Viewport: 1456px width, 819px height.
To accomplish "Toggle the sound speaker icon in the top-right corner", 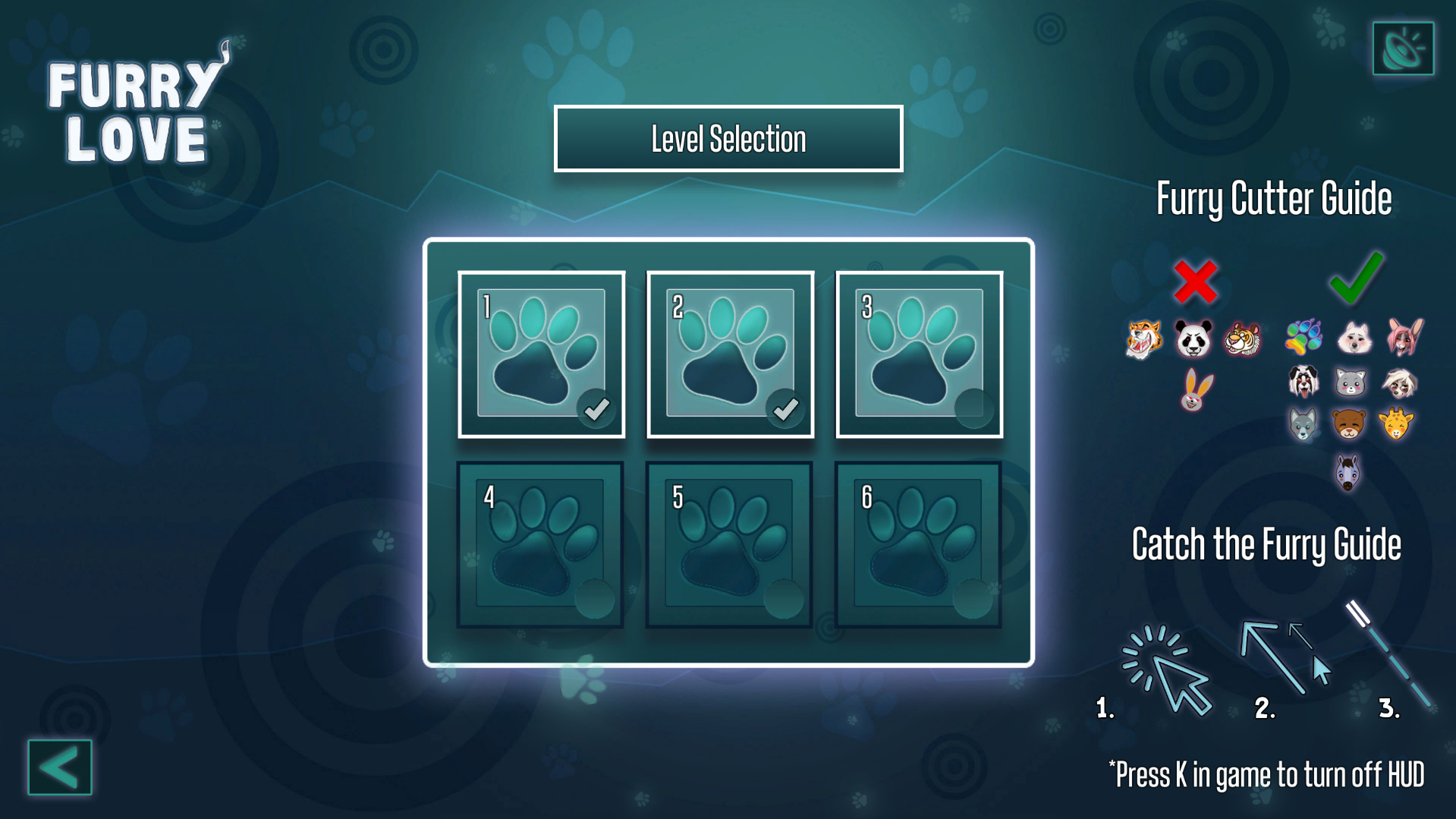I will (1403, 49).
